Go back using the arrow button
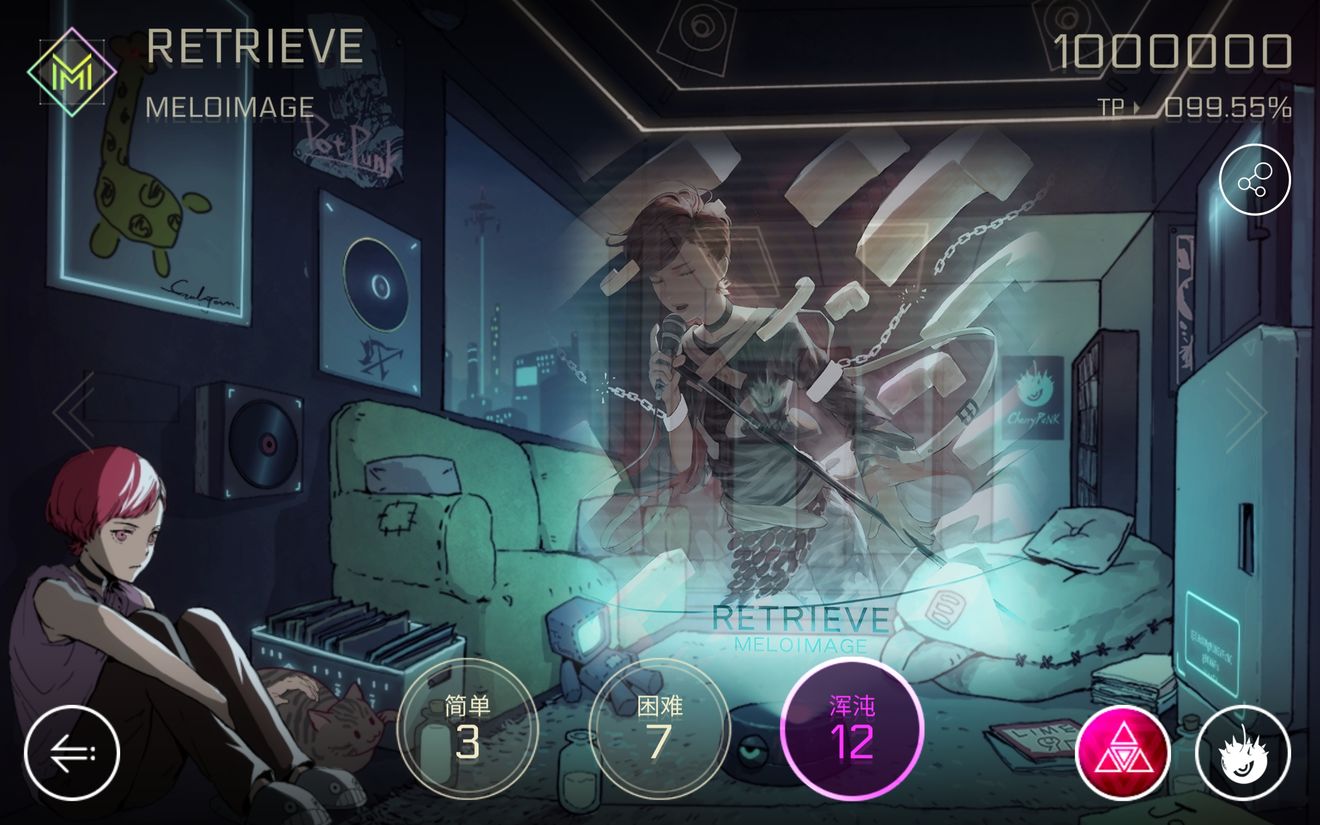The image size is (1320, 825). (72, 752)
